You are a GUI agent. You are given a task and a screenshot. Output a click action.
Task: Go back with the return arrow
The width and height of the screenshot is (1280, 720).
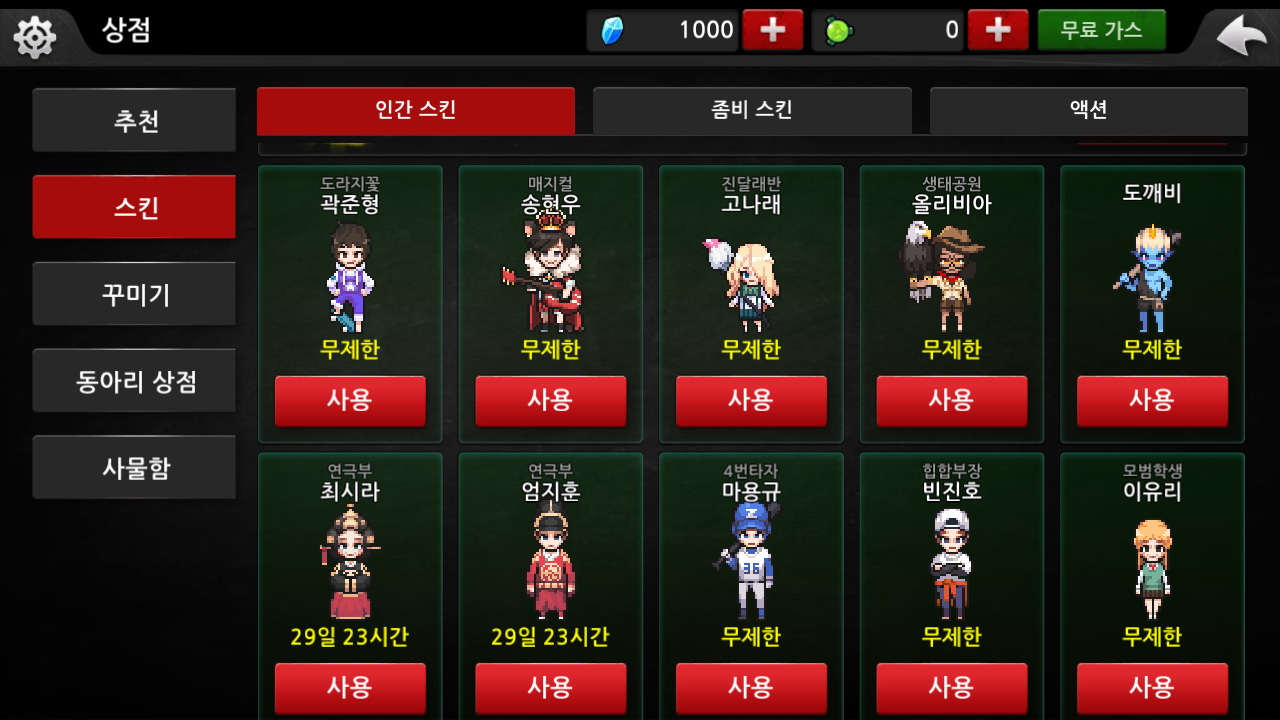(x=1240, y=36)
